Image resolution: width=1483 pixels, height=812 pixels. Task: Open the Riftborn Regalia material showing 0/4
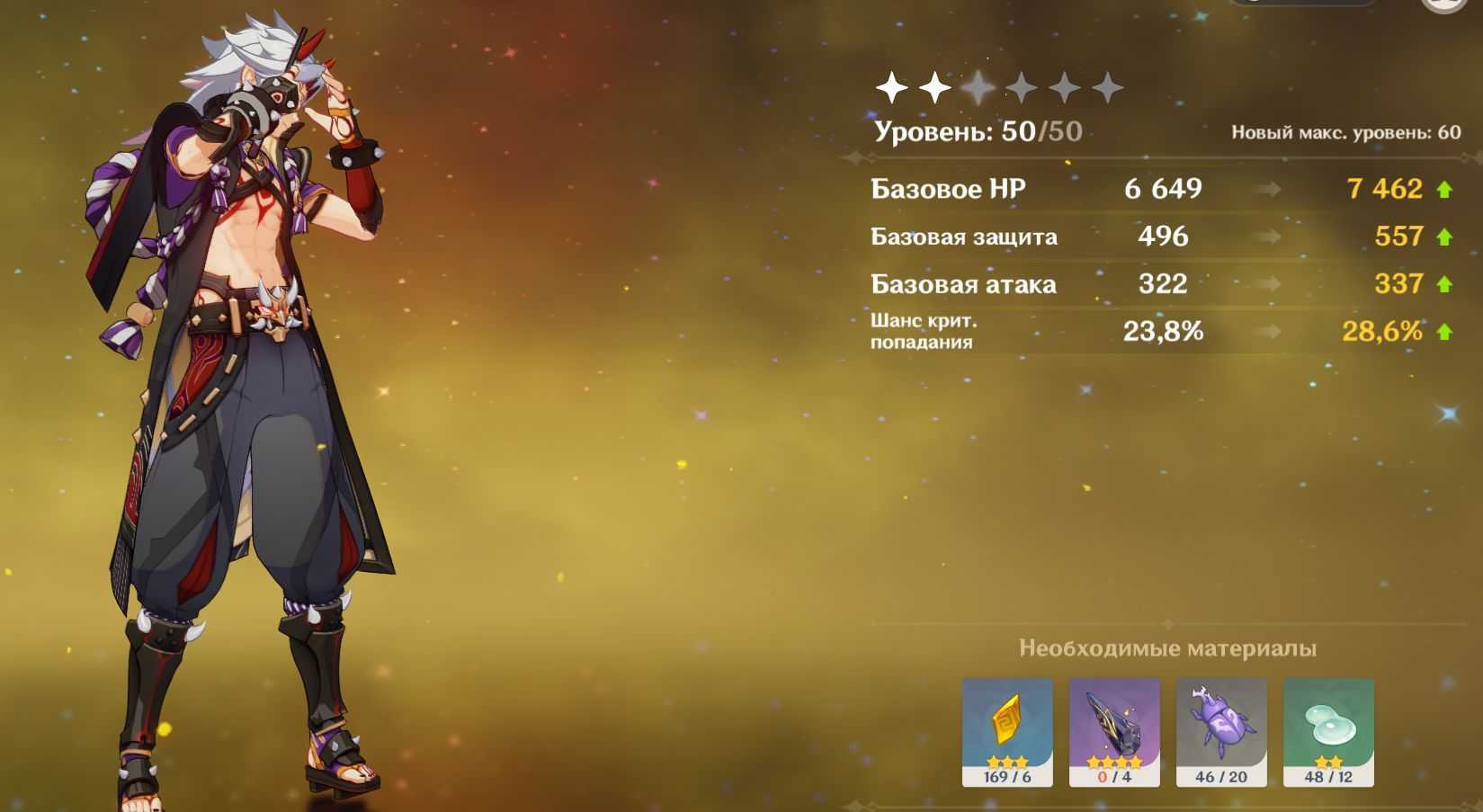(x=1114, y=729)
